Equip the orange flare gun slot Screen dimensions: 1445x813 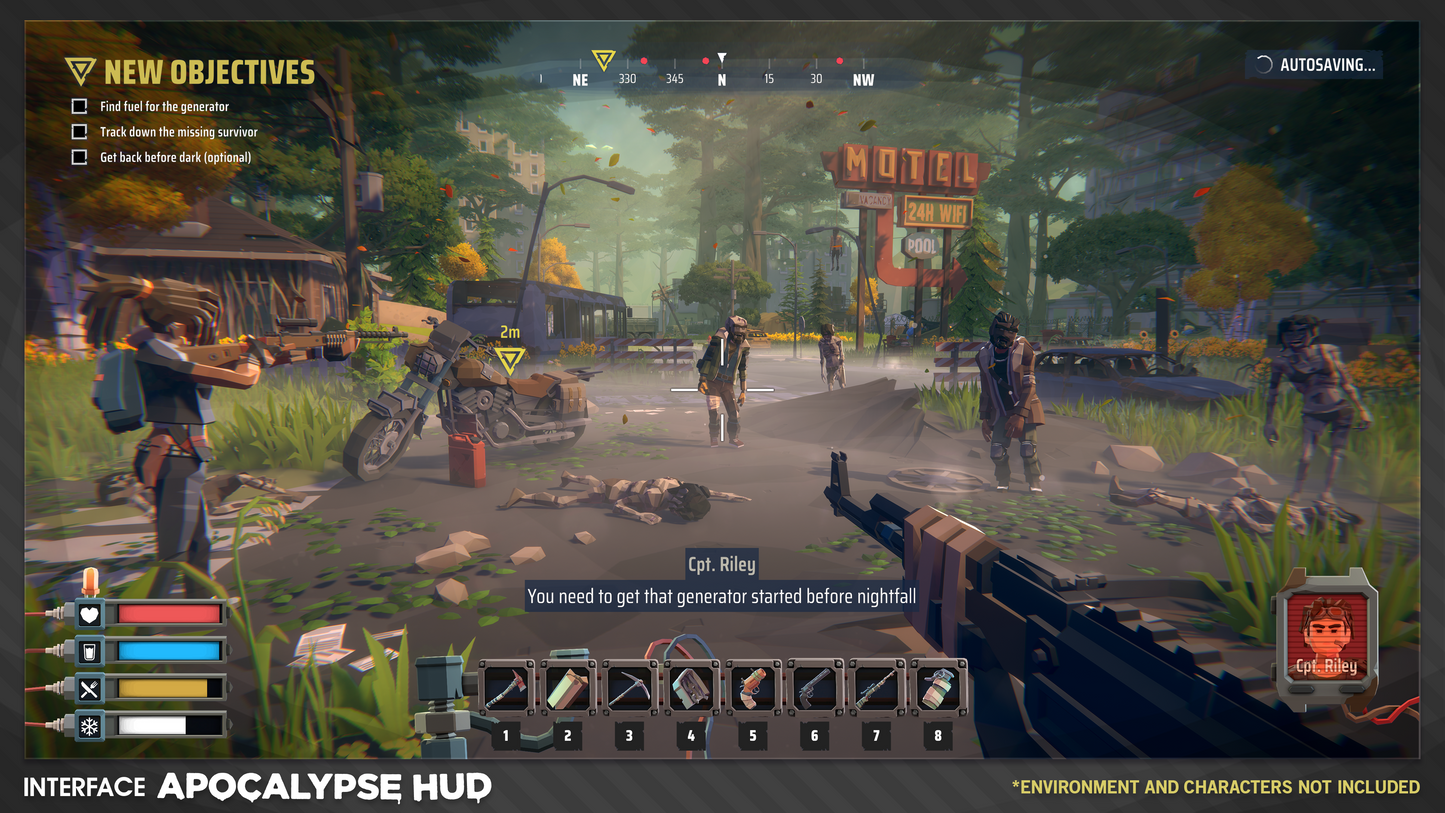coord(752,687)
